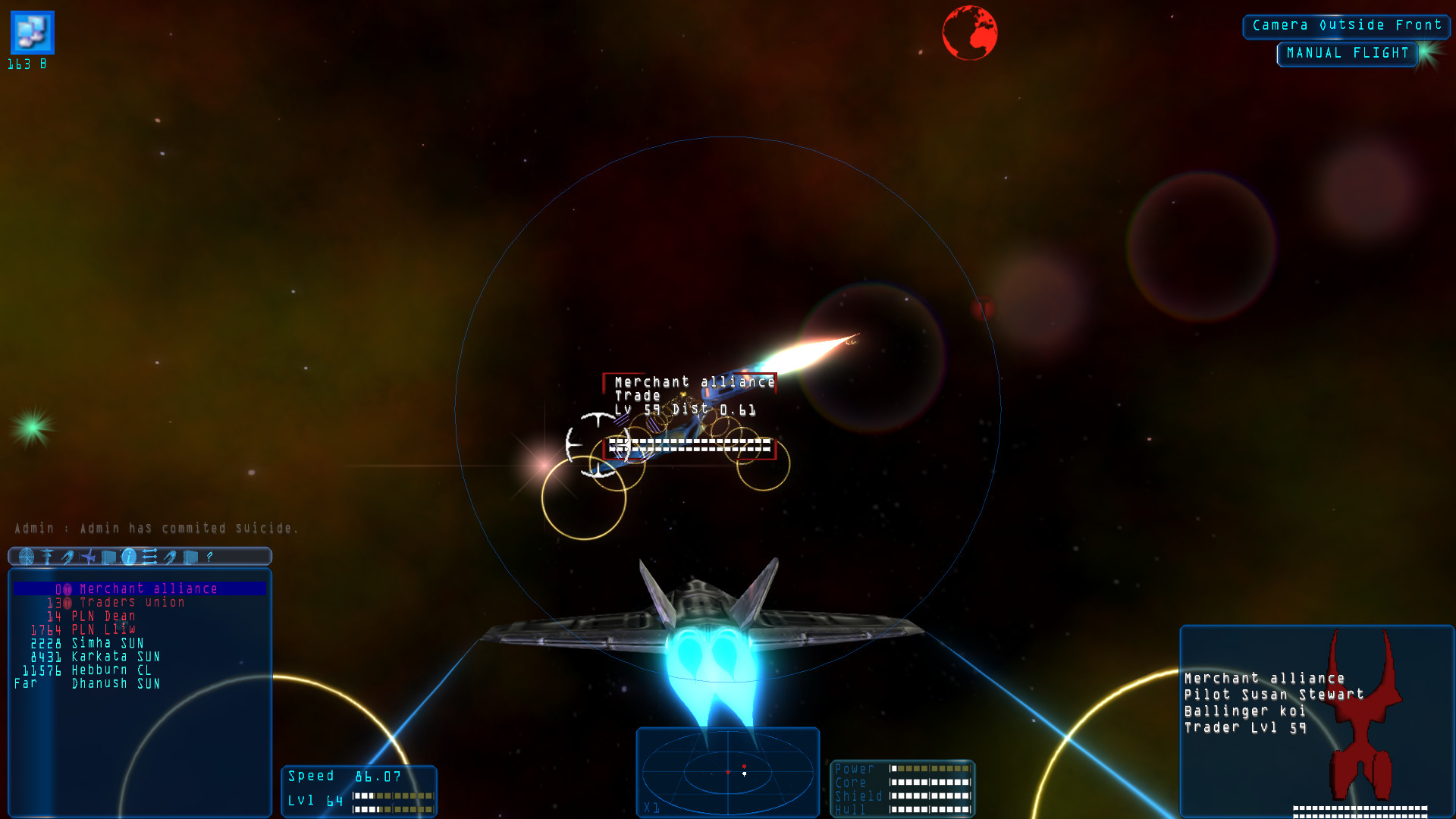The image size is (1456, 819).
Task: Open the highlighted info panel icon
Action: tap(129, 557)
